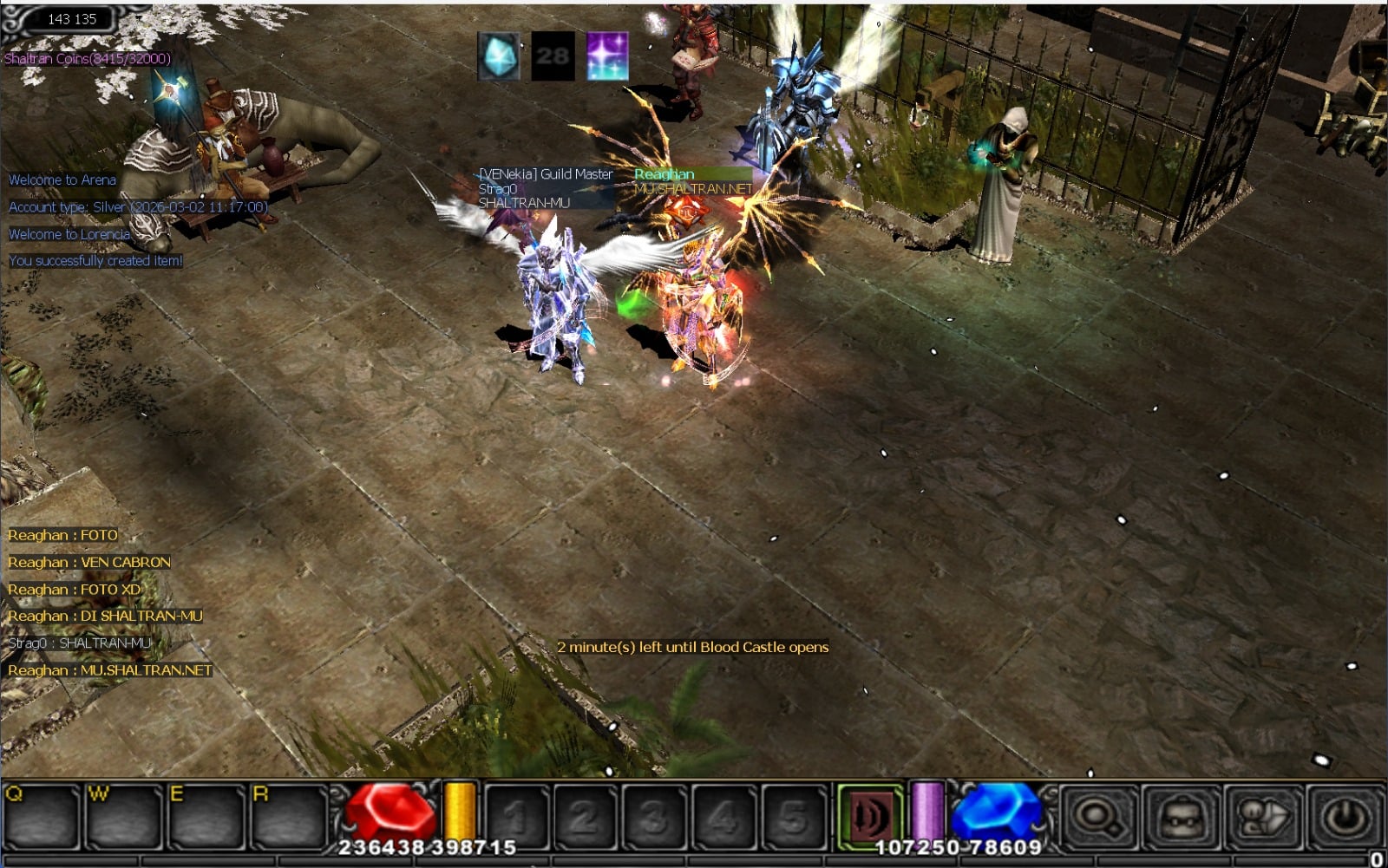Click the Blood Castle opening announcement
1388x868 pixels.
click(695, 647)
